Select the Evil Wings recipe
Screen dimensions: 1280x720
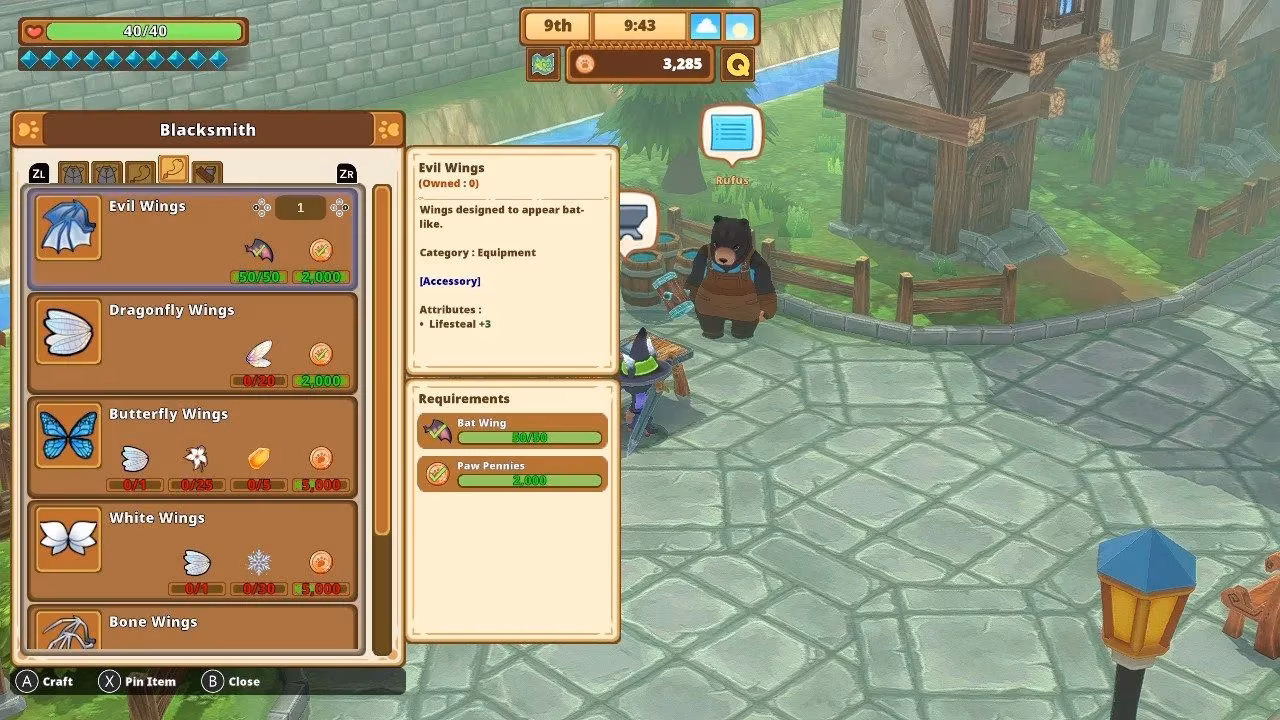click(x=192, y=239)
